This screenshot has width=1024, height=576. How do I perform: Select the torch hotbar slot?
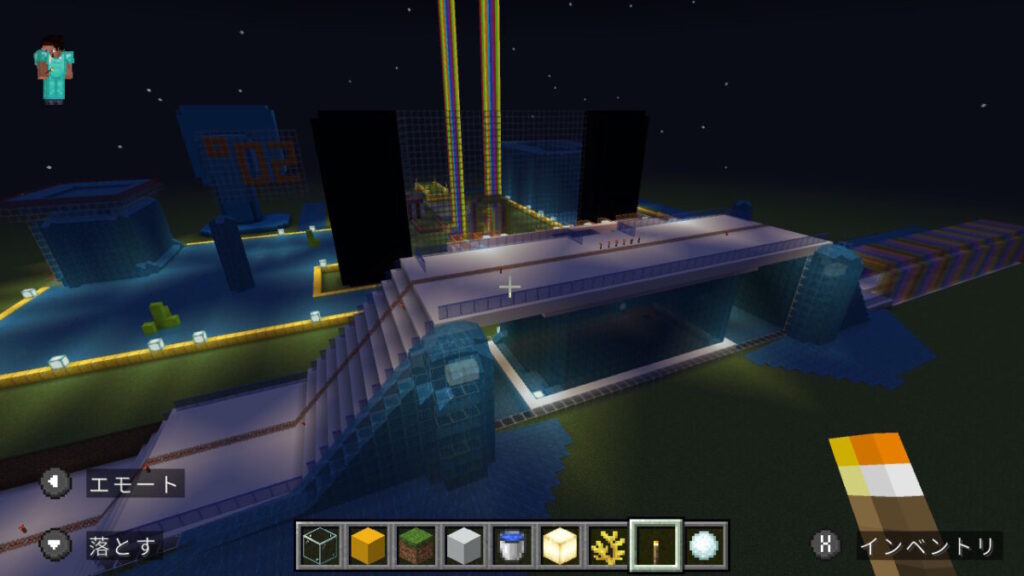(x=656, y=546)
